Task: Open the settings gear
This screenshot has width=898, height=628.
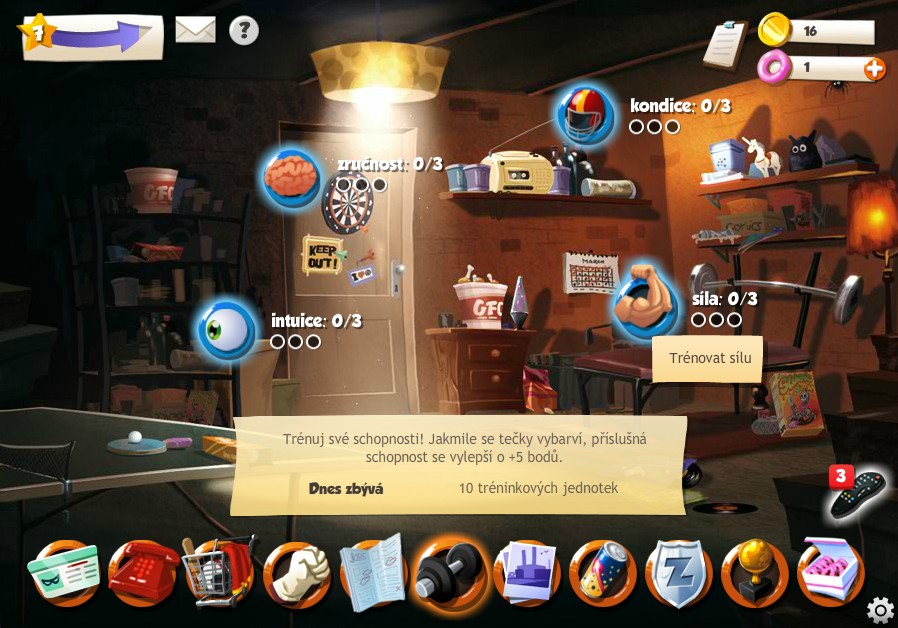Action: pos(880,609)
